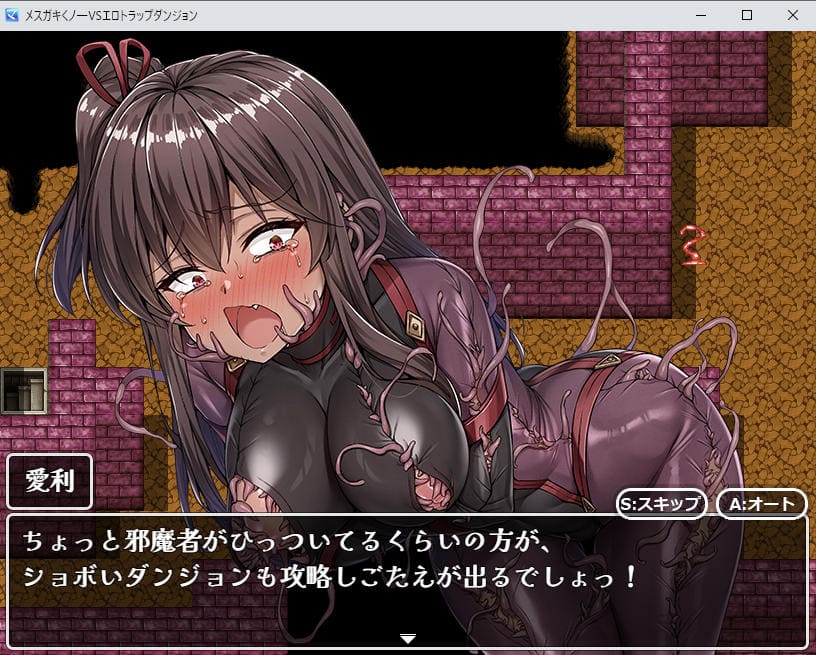816x655 pixels.
Task: Toggle the A:オート auto-advance button
Action: click(x=761, y=503)
